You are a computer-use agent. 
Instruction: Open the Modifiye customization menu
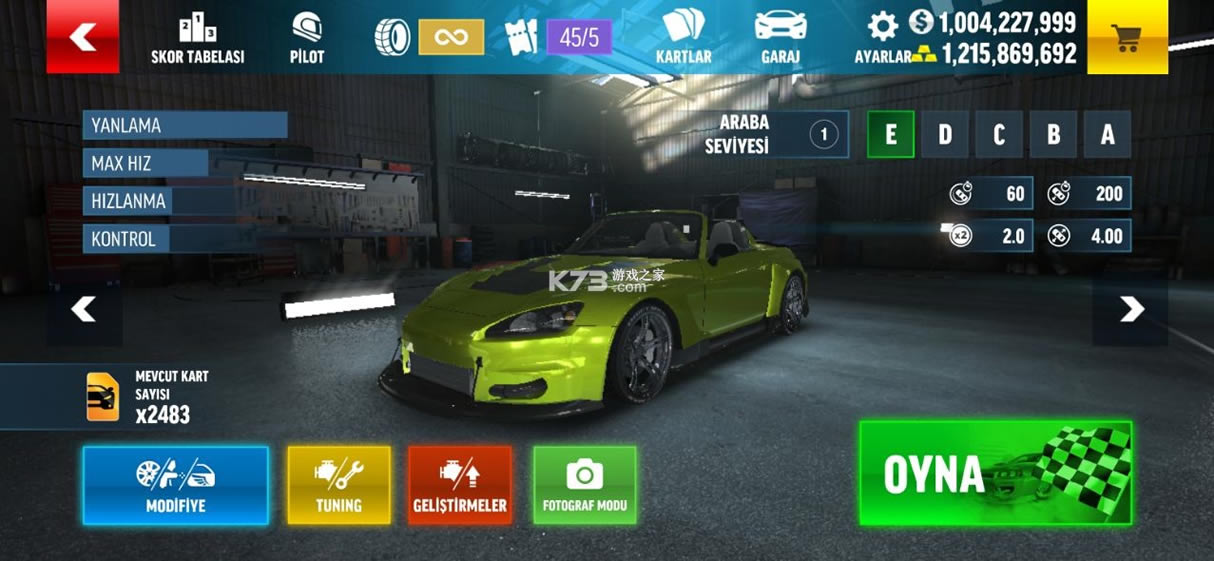176,485
